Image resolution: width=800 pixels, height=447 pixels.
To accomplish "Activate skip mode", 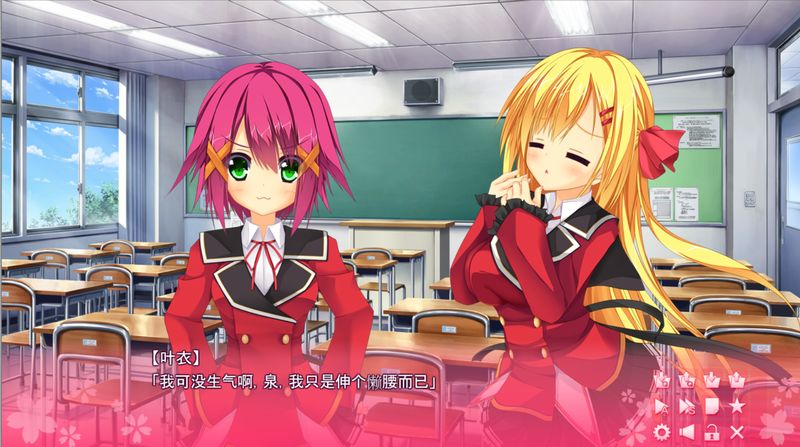I will [x=686, y=407].
